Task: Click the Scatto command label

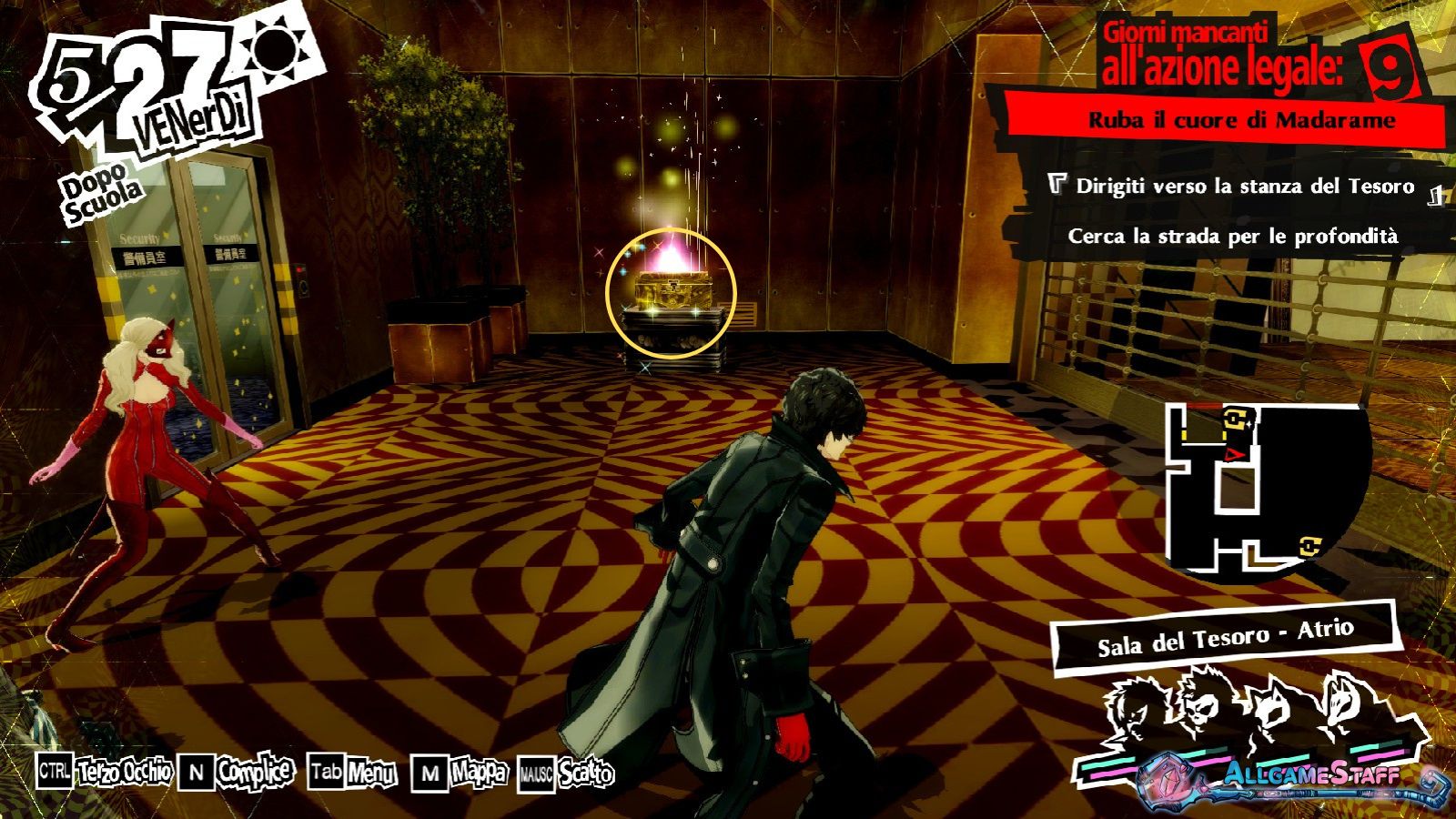Action: pos(586,774)
